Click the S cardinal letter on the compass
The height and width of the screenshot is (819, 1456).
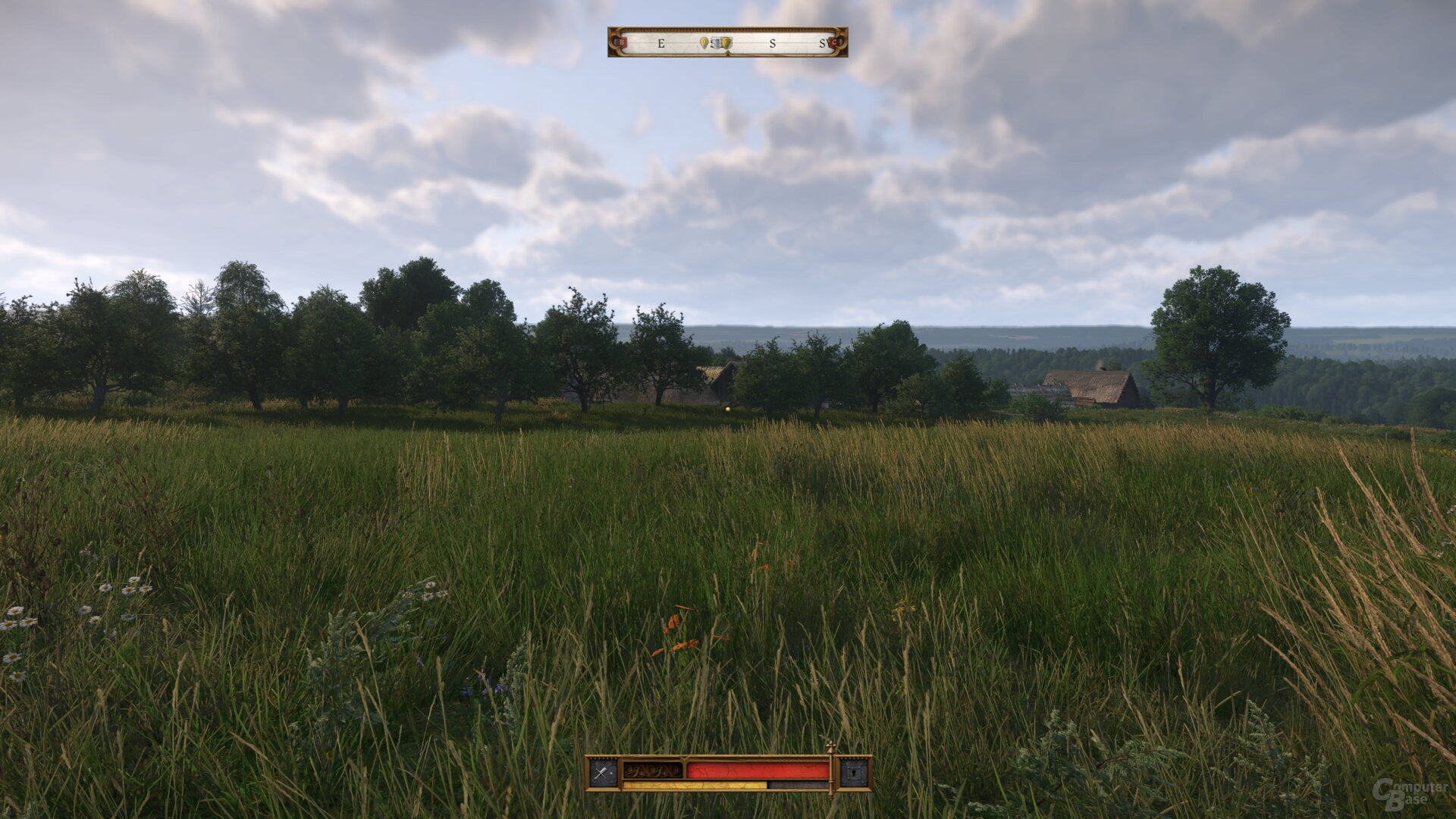[x=772, y=42]
